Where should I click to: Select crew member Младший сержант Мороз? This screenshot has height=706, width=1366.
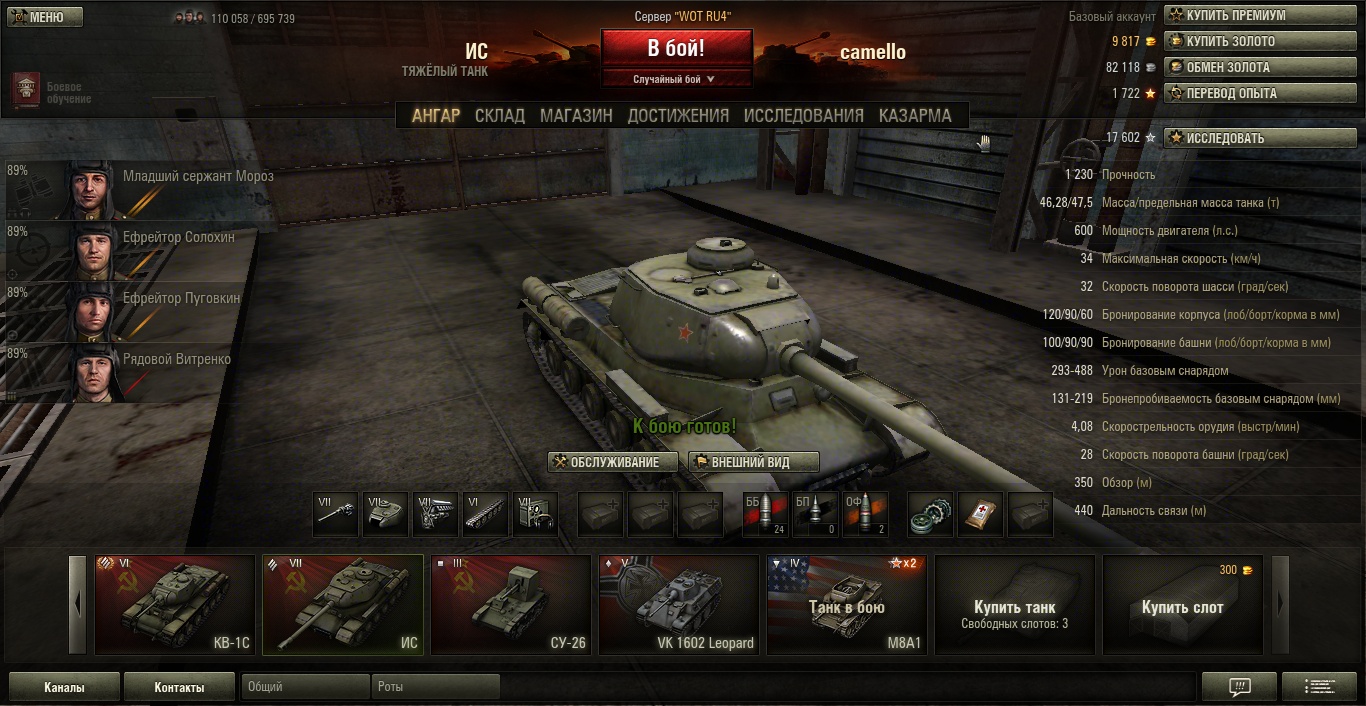140,188
